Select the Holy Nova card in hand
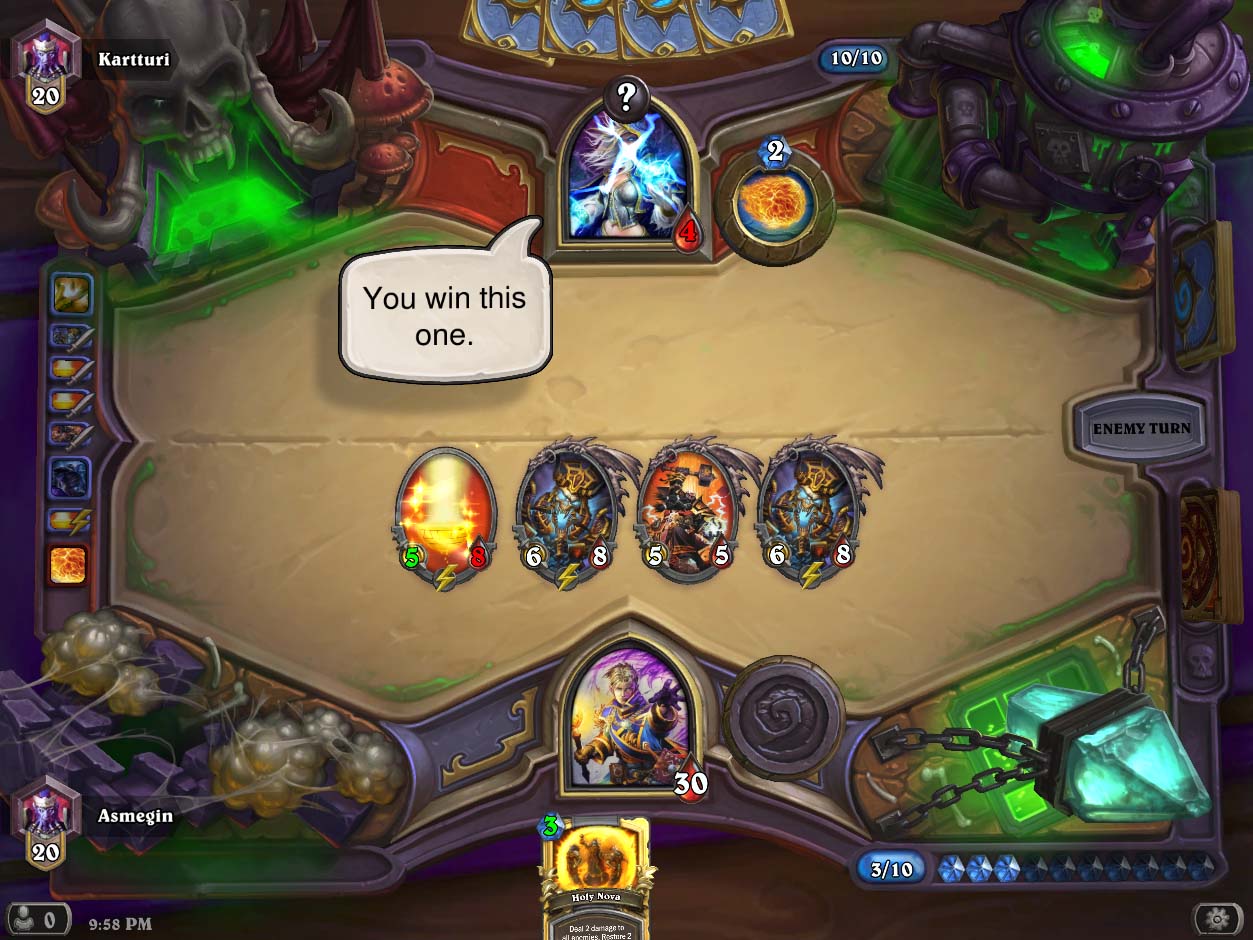The width and height of the screenshot is (1253, 940). 596,878
